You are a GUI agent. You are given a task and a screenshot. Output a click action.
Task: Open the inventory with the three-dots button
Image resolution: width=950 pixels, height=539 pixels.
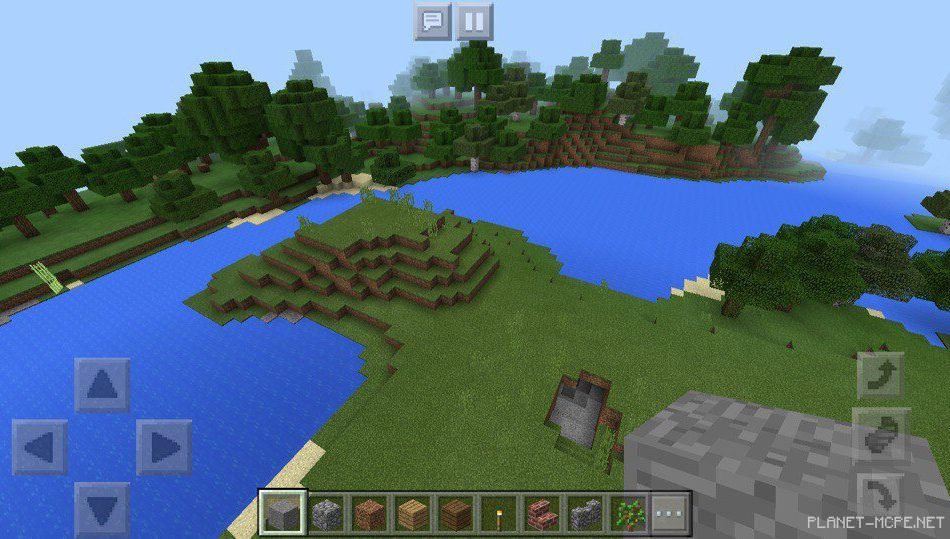[x=671, y=514]
